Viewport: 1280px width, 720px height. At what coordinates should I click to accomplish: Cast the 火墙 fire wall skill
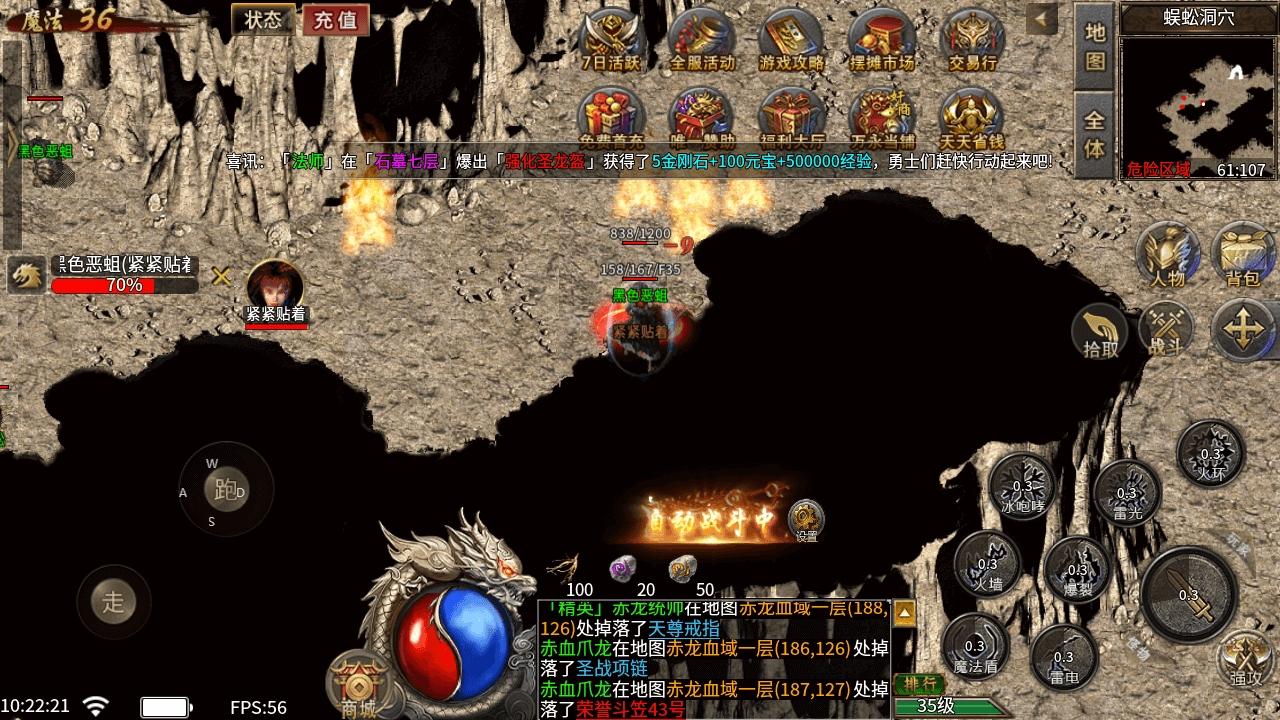987,564
